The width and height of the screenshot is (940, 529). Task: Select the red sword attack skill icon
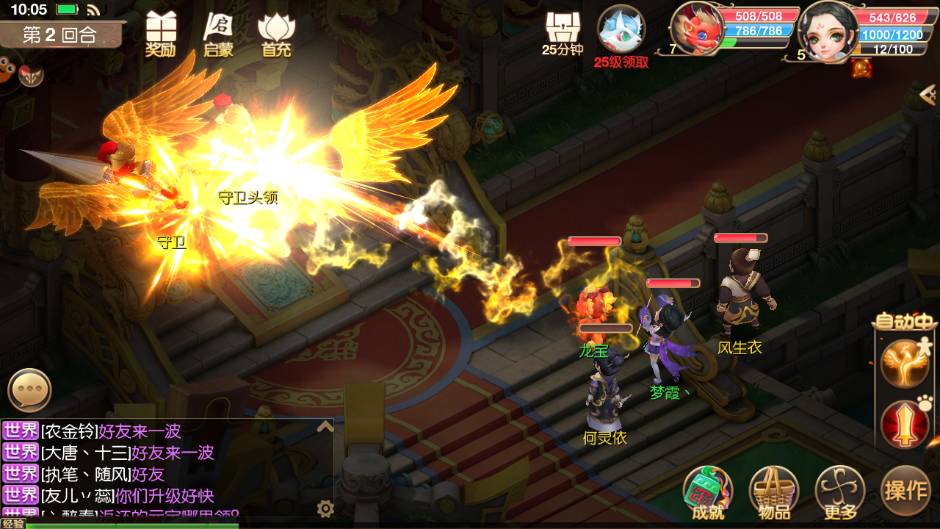[x=904, y=423]
